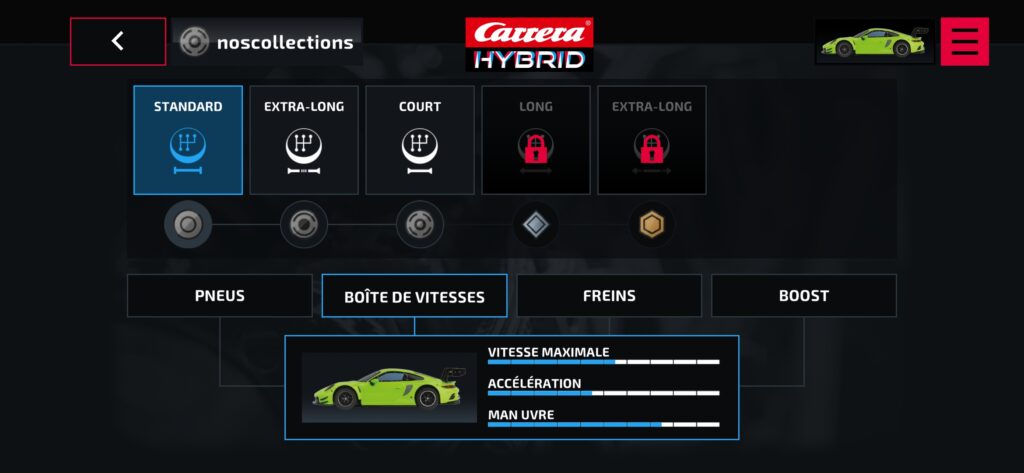Viewport: 1024px width, 473px height.
Task: Pick the Court gearbox option
Action: (420, 140)
